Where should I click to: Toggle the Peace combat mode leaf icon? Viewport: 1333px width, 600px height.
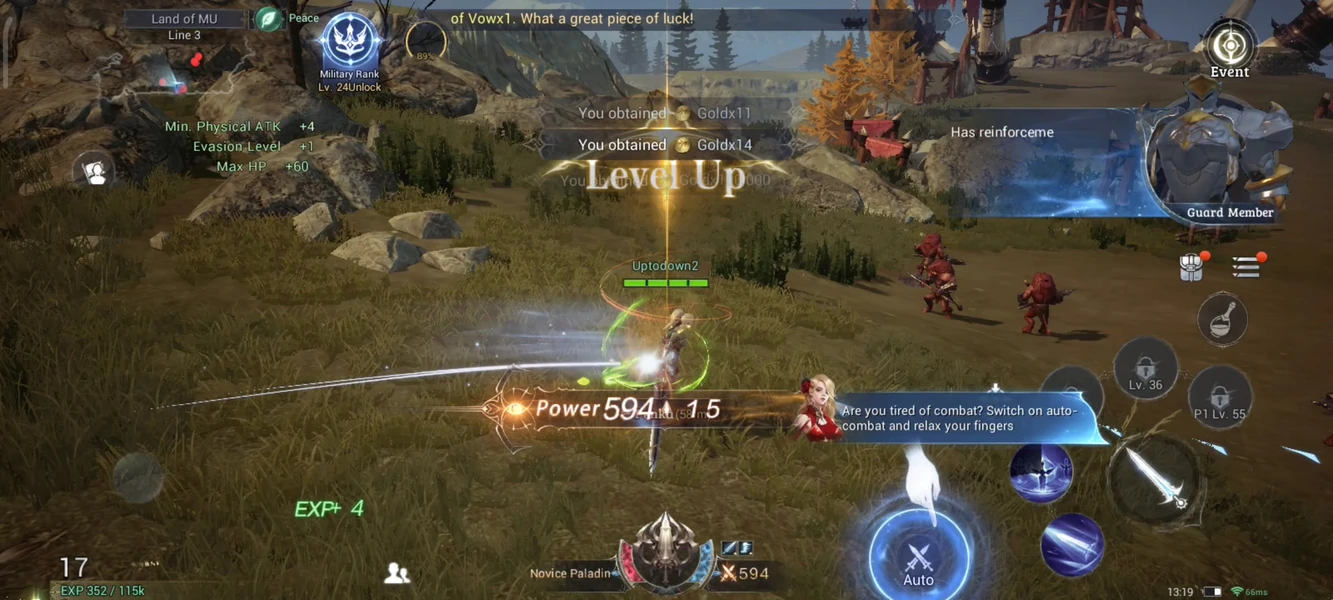coord(268,19)
